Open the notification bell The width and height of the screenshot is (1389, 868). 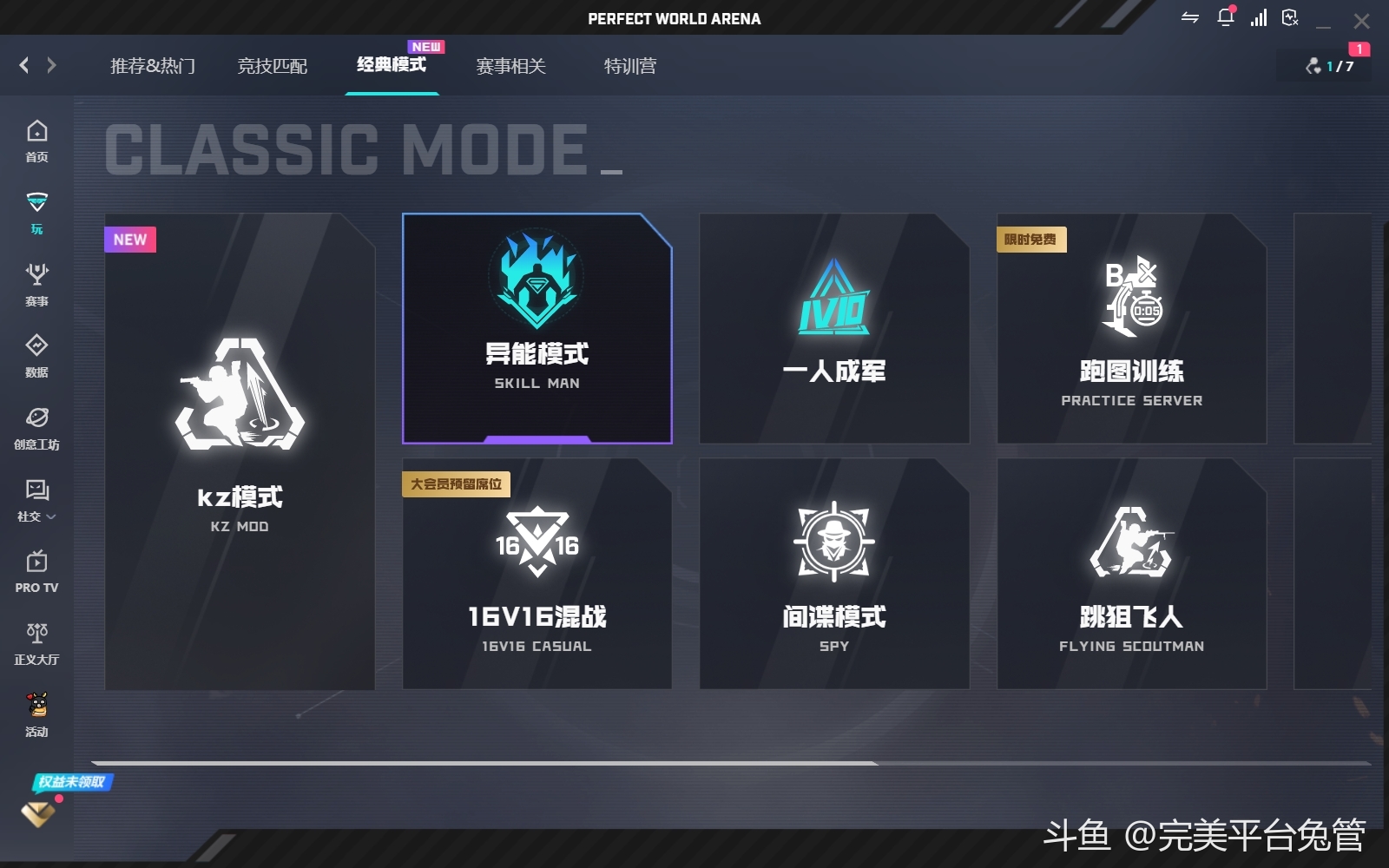click(1226, 17)
